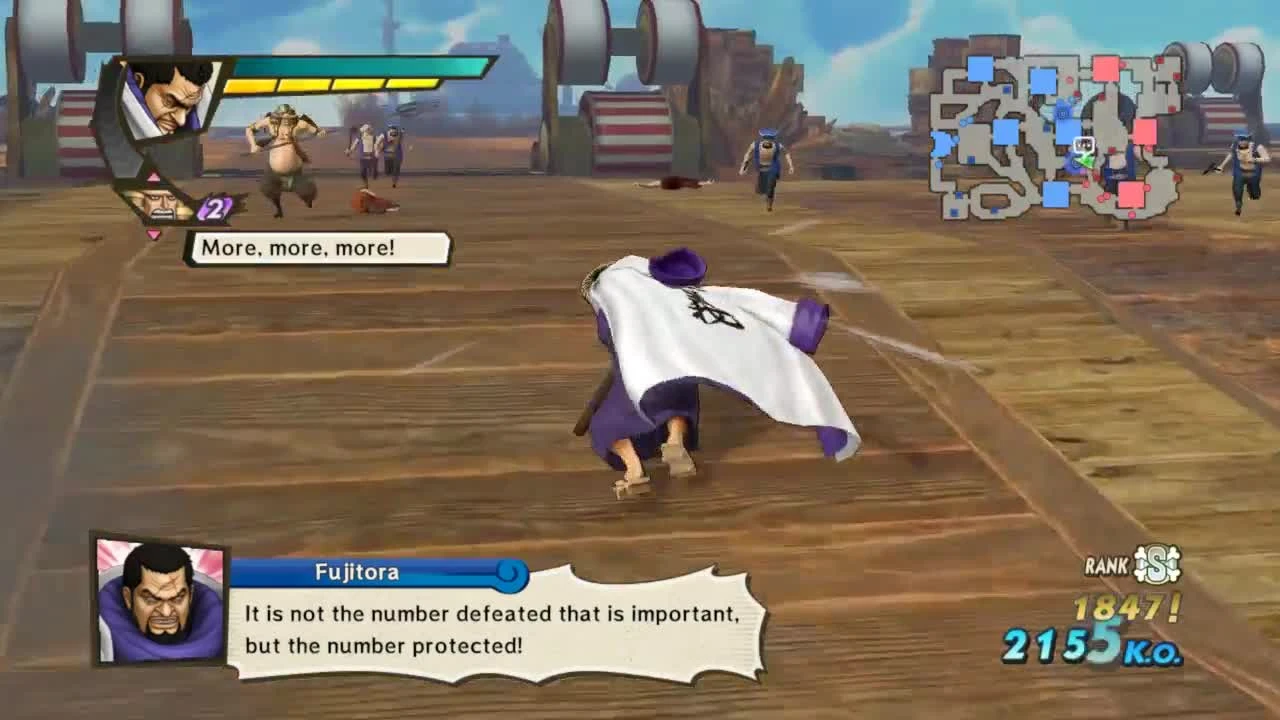Click the RANK label near the bottom right
This screenshot has height=720, width=1280.
(x=1105, y=564)
